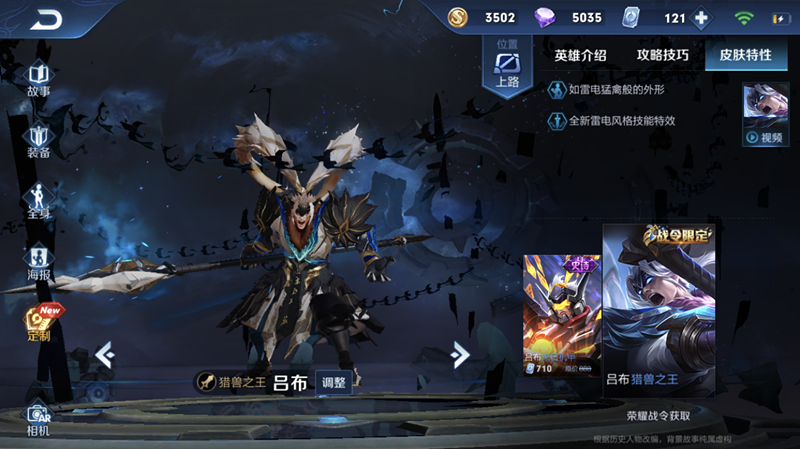Show the next skin with right arrow
Screen dimensions: 800x449
(x=460, y=353)
